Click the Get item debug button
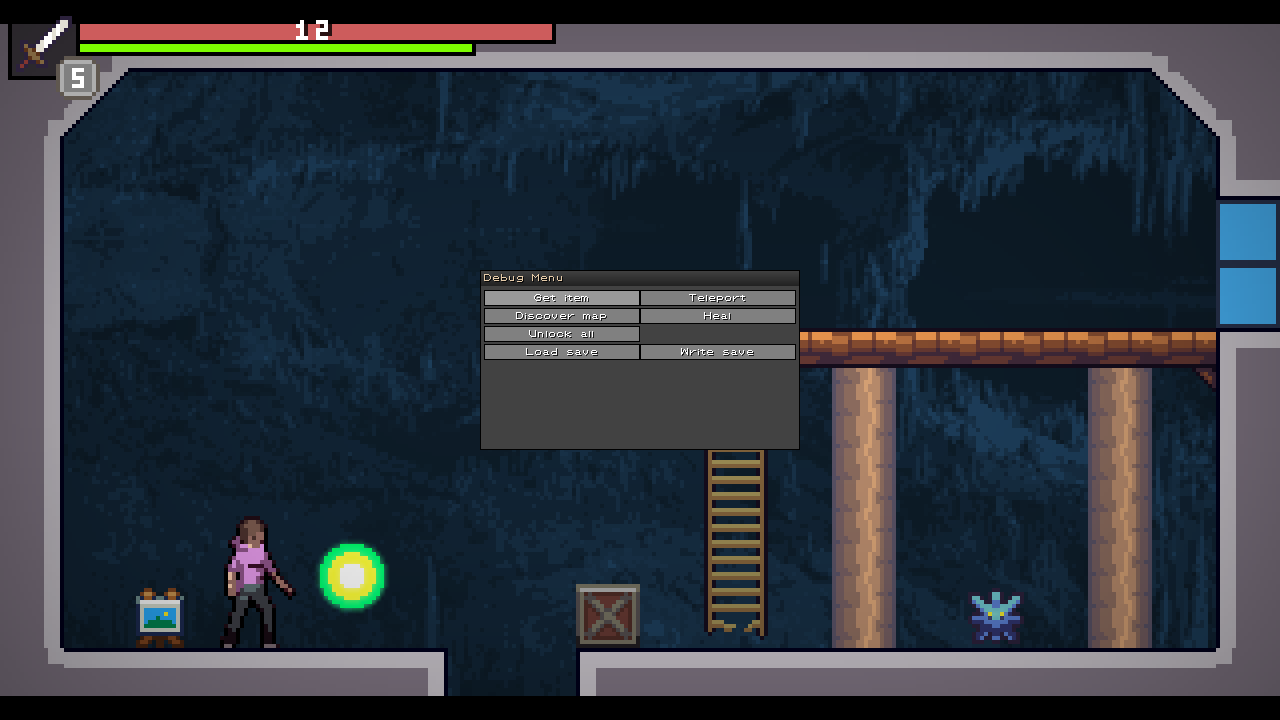The image size is (1280, 720). pos(561,298)
